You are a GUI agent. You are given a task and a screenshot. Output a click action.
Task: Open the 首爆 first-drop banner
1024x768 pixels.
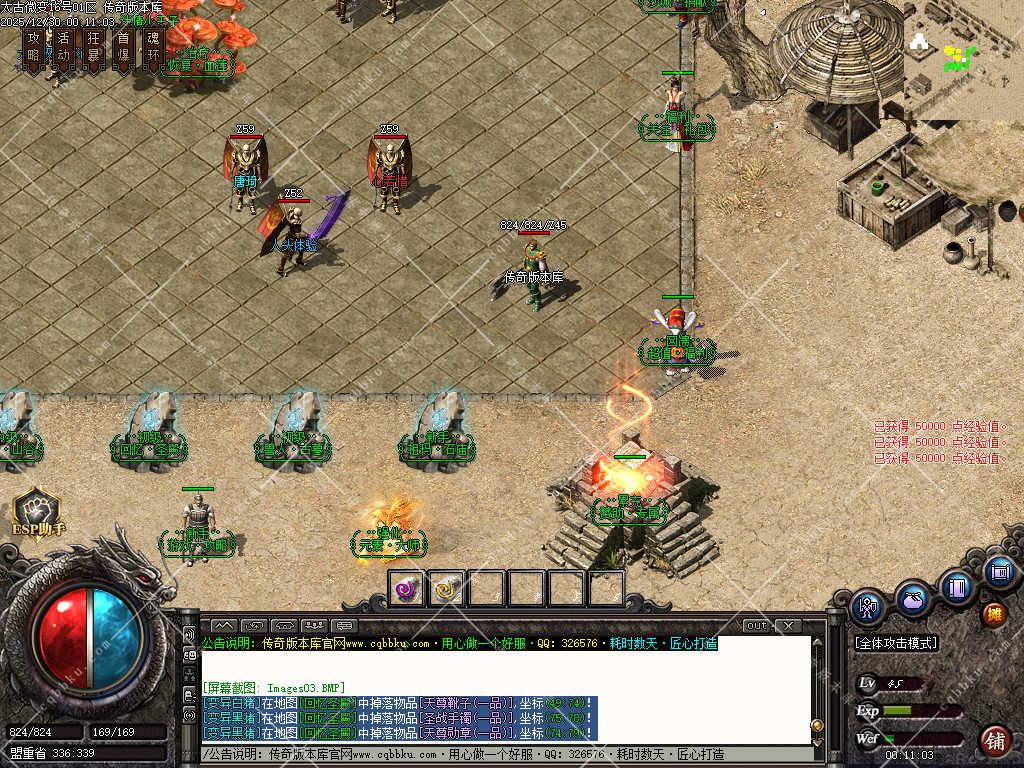coord(124,45)
